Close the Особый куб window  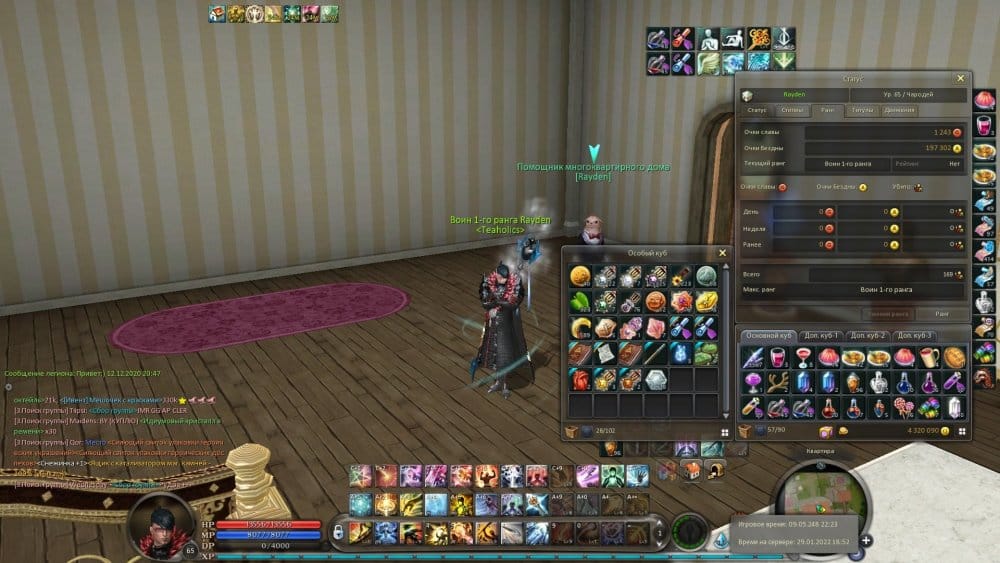(723, 253)
